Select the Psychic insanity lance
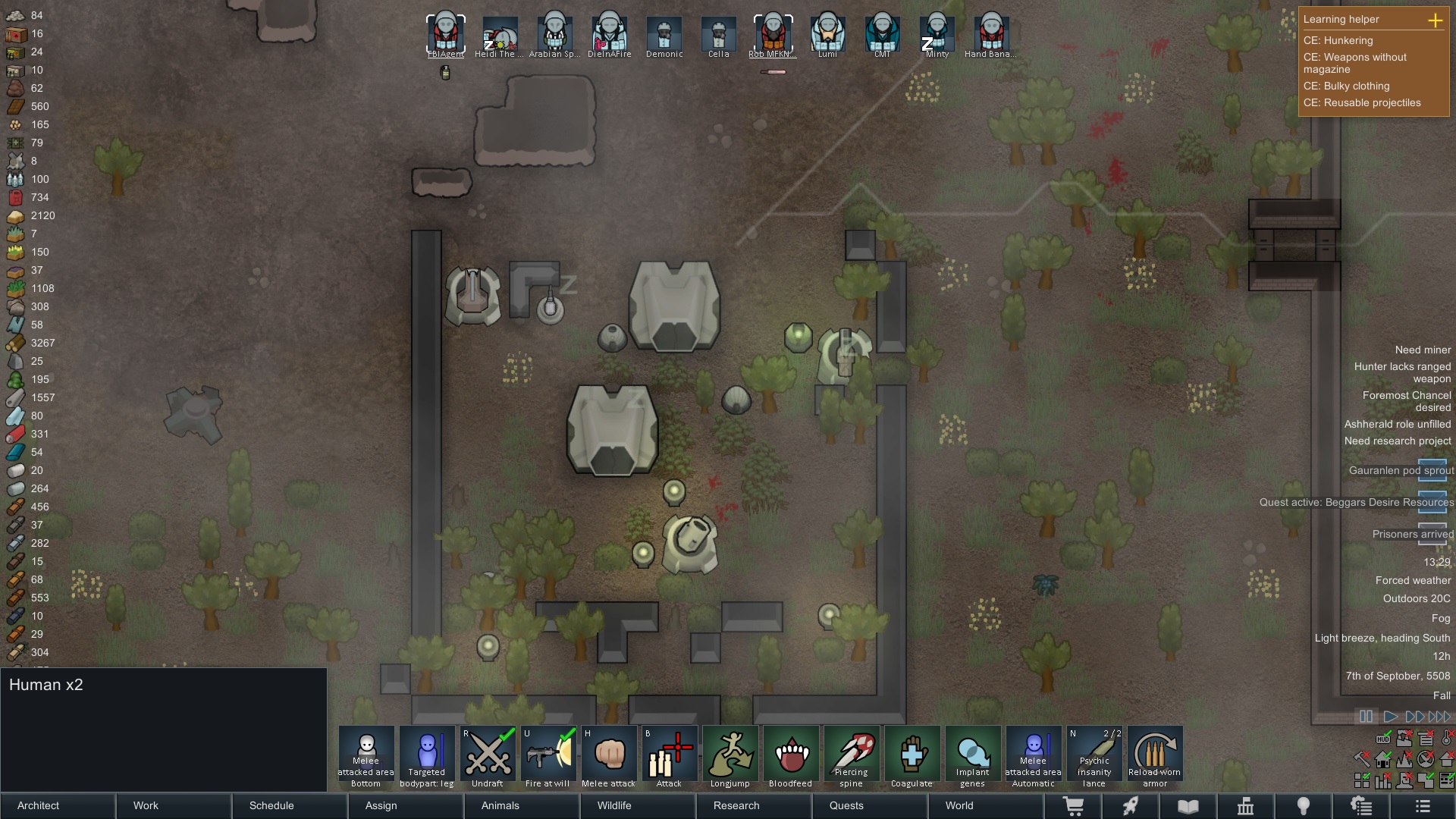The image size is (1456, 819). 1094,757
